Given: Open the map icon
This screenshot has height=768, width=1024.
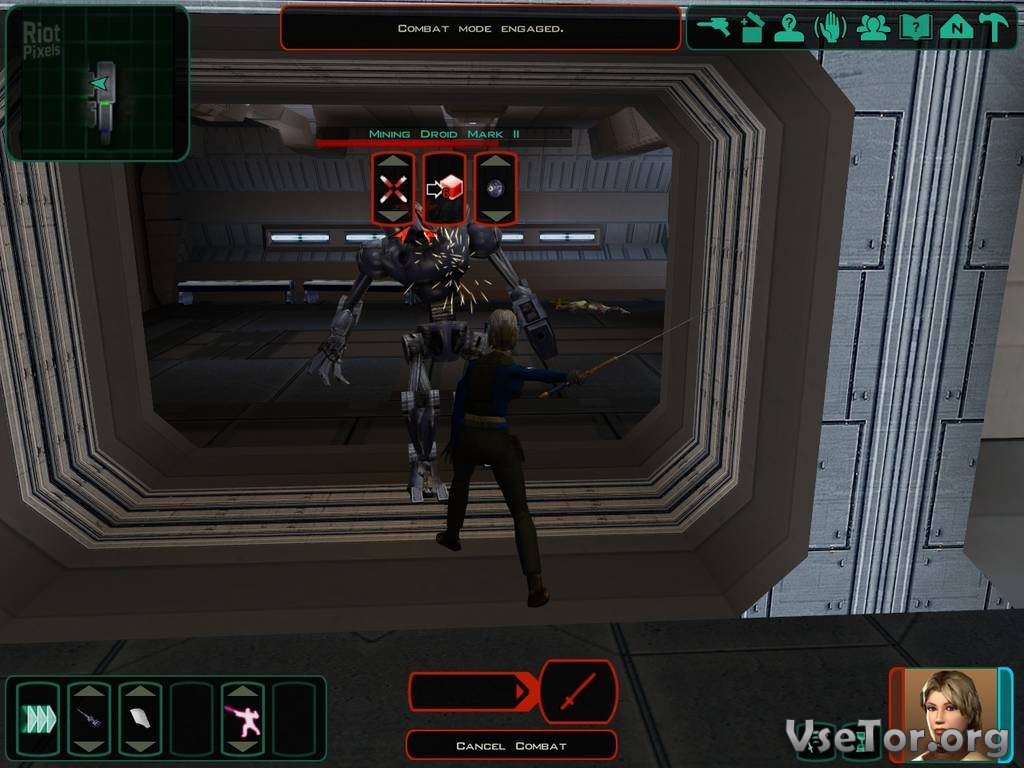Looking at the screenshot, I should (956, 28).
